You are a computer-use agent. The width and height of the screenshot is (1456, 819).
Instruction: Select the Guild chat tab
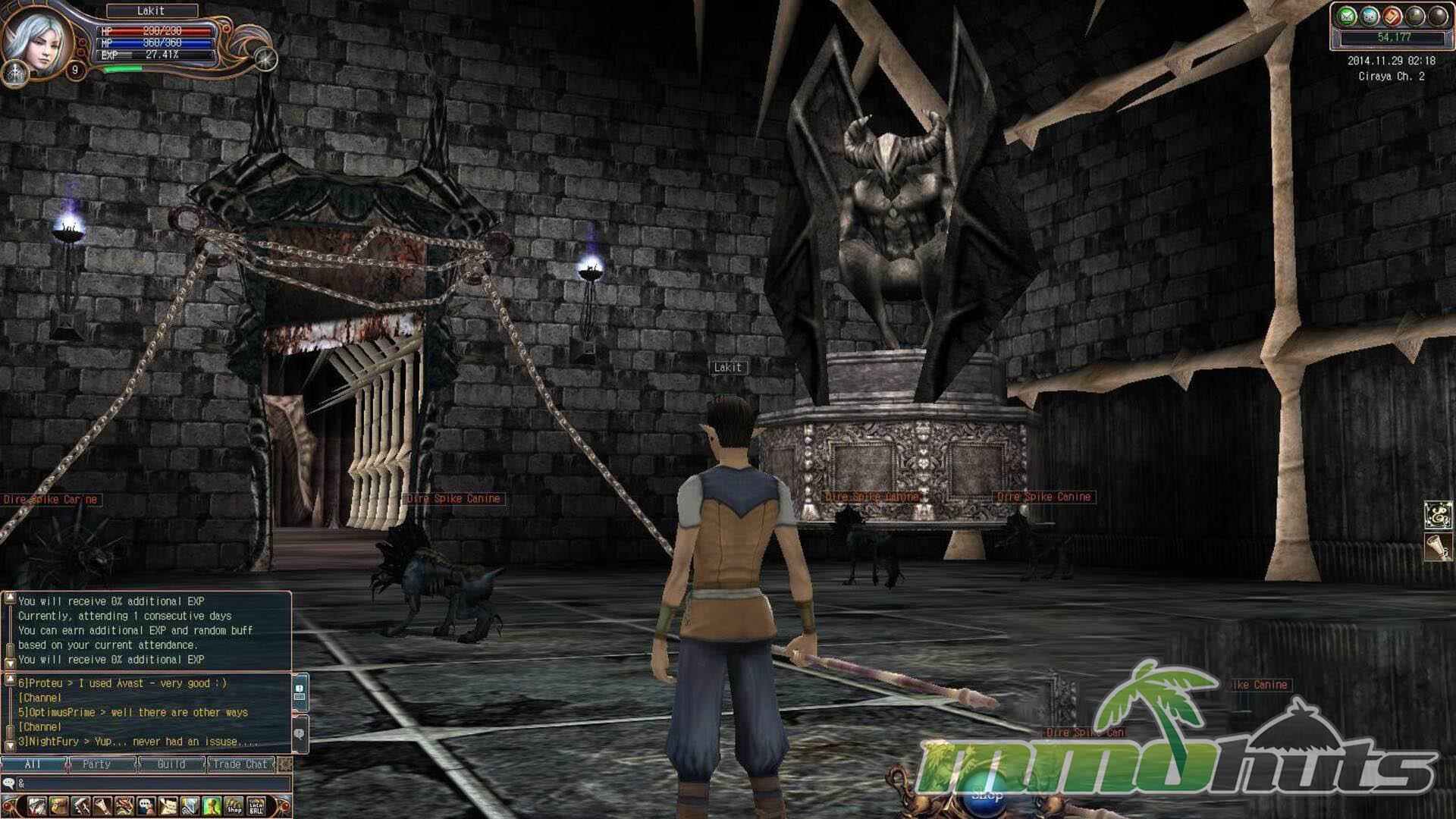point(171,764)
